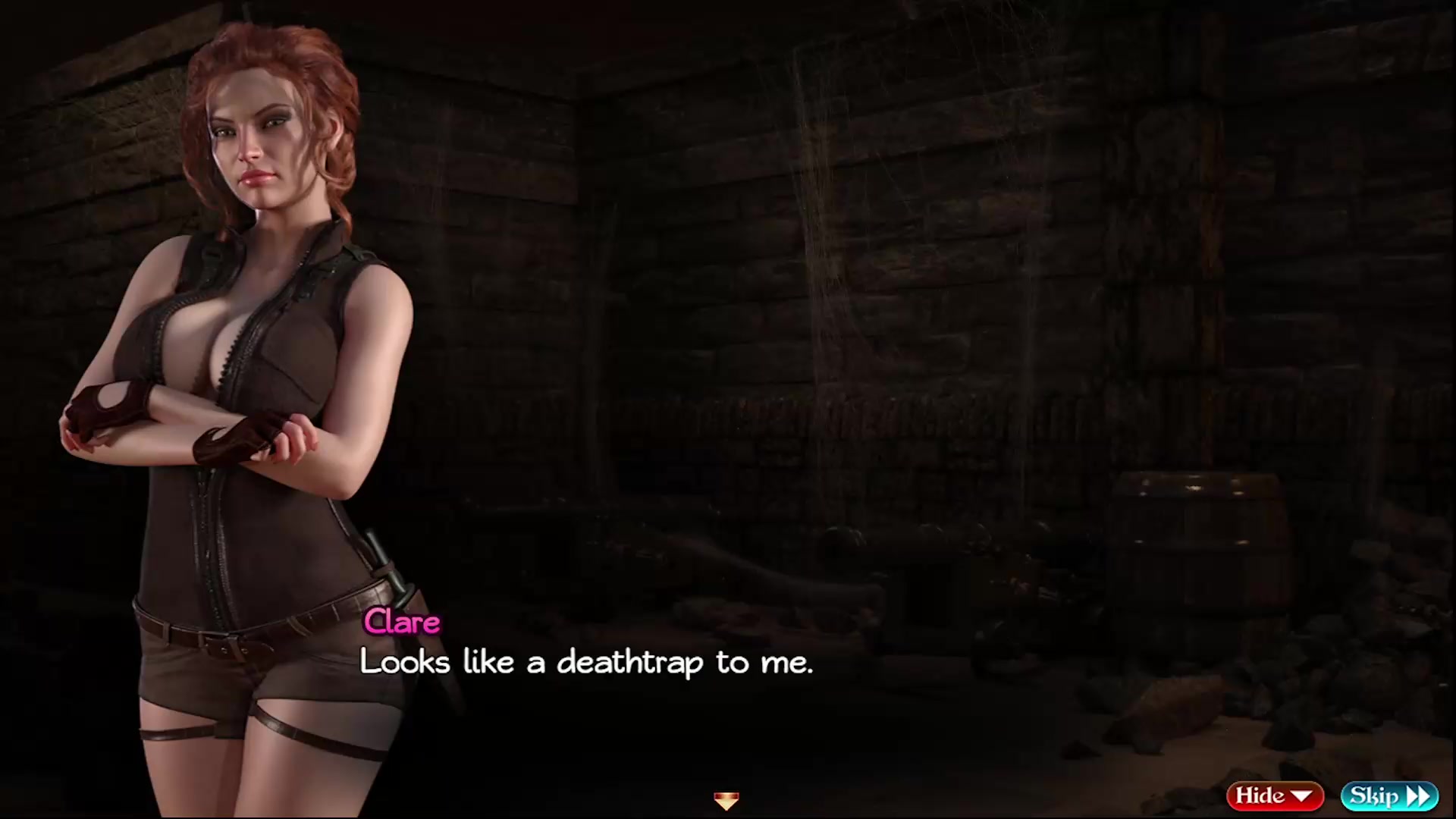
Task: Skip the current dialogue
Action: (1389, 795)
